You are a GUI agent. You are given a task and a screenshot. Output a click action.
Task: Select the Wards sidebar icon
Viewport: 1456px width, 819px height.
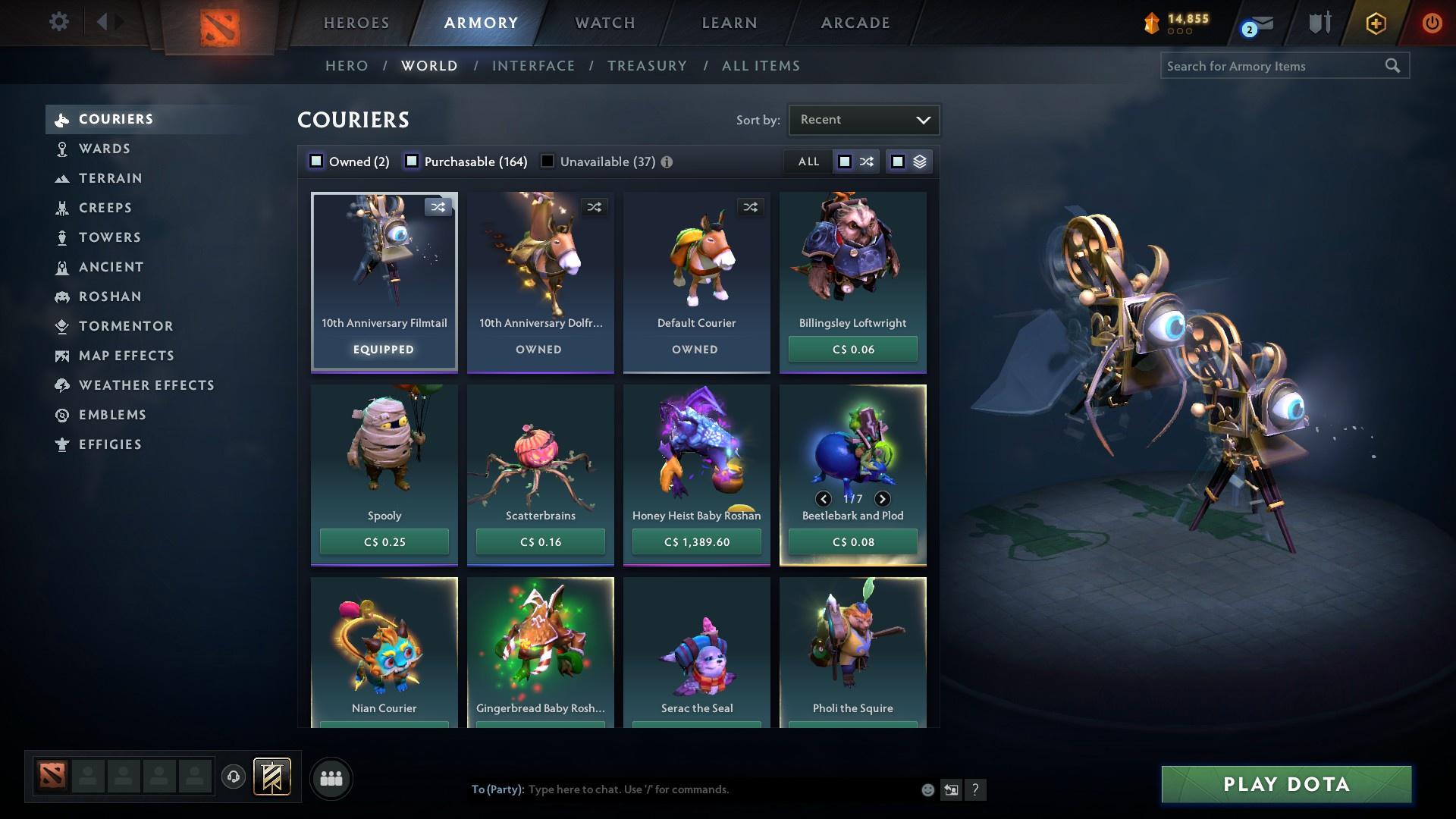click(64, 149)
